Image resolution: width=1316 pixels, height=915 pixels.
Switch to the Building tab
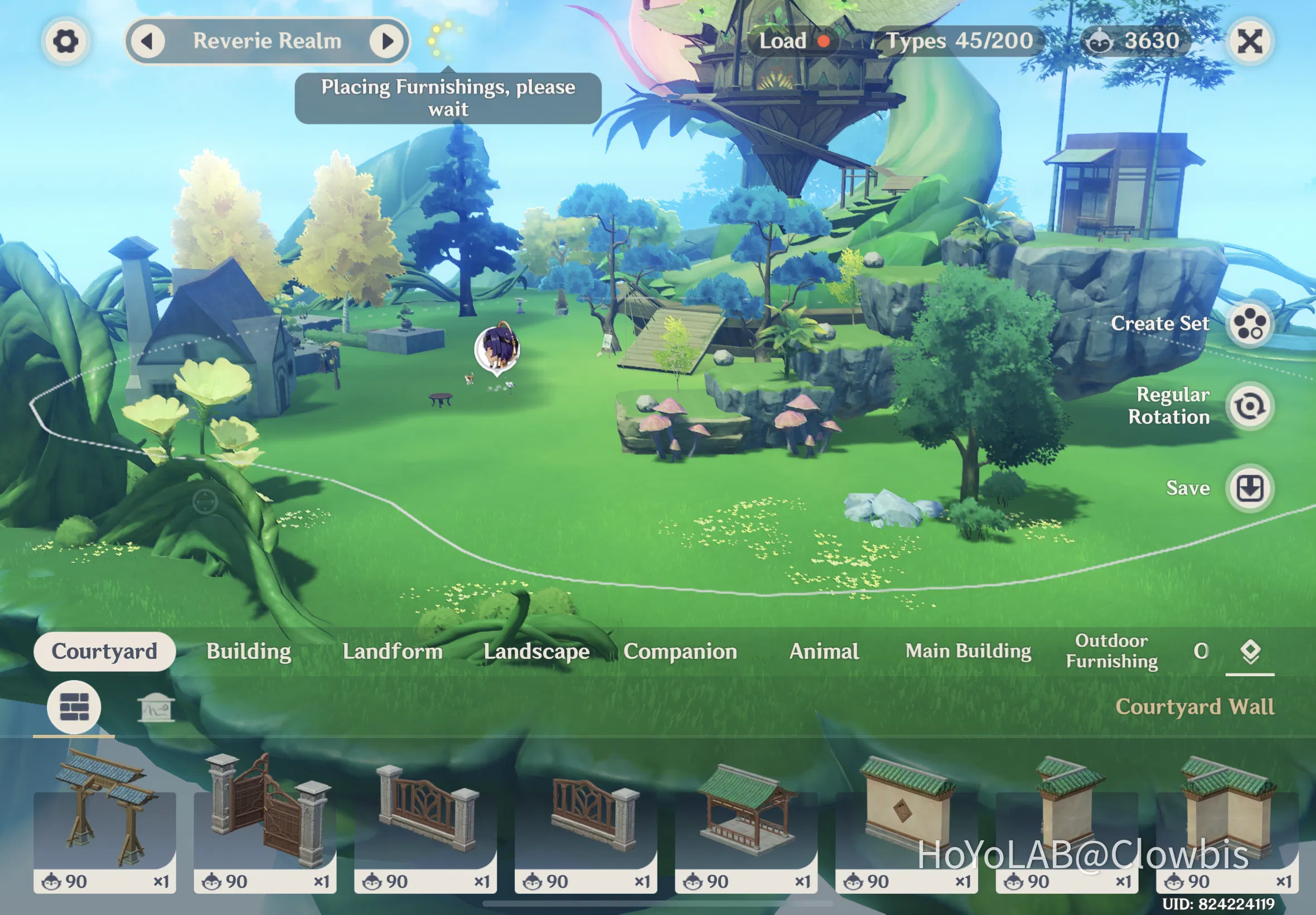pyautogui.click(x=248, y=651)
